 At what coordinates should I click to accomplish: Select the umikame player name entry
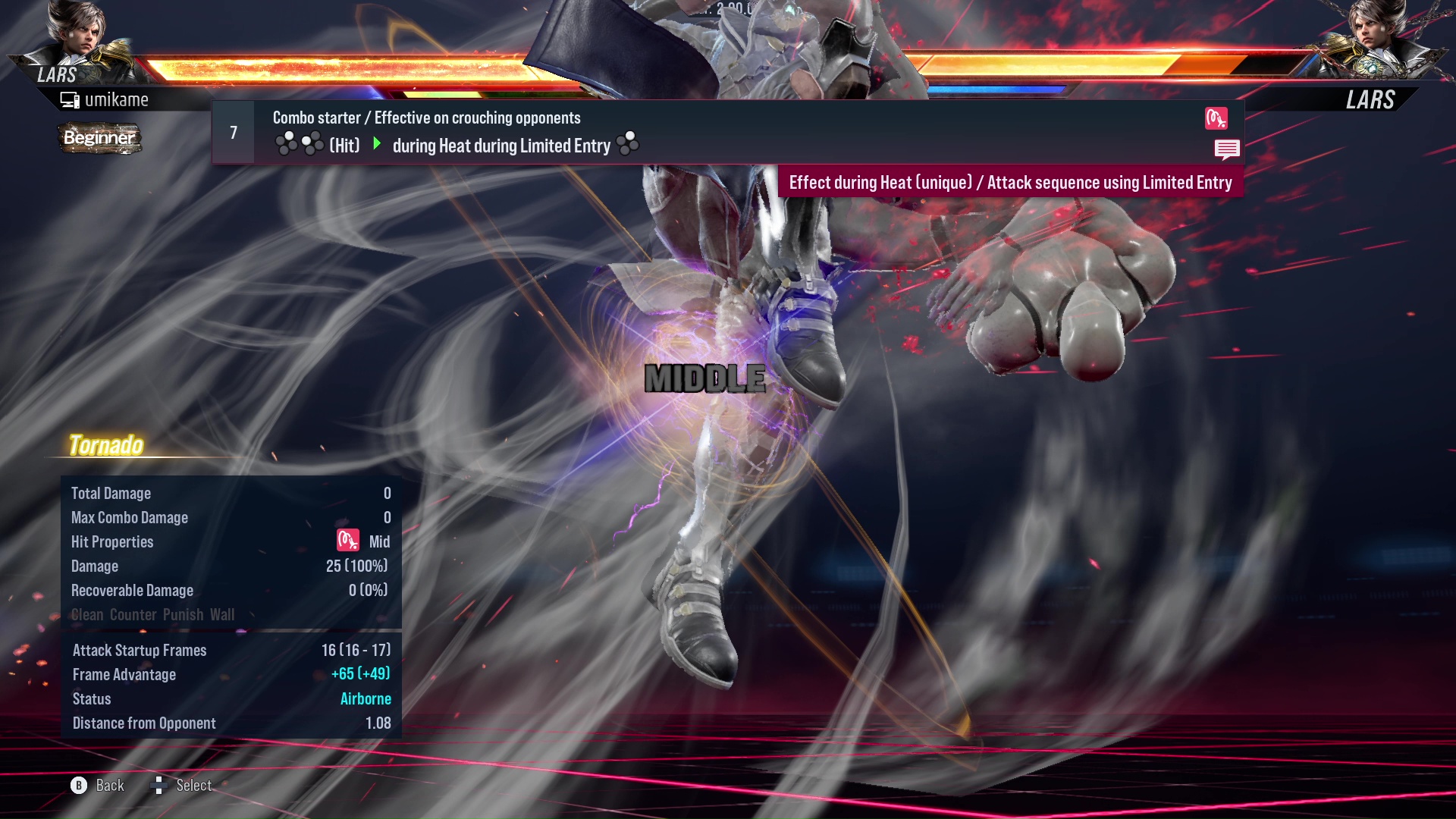point(118,99)
